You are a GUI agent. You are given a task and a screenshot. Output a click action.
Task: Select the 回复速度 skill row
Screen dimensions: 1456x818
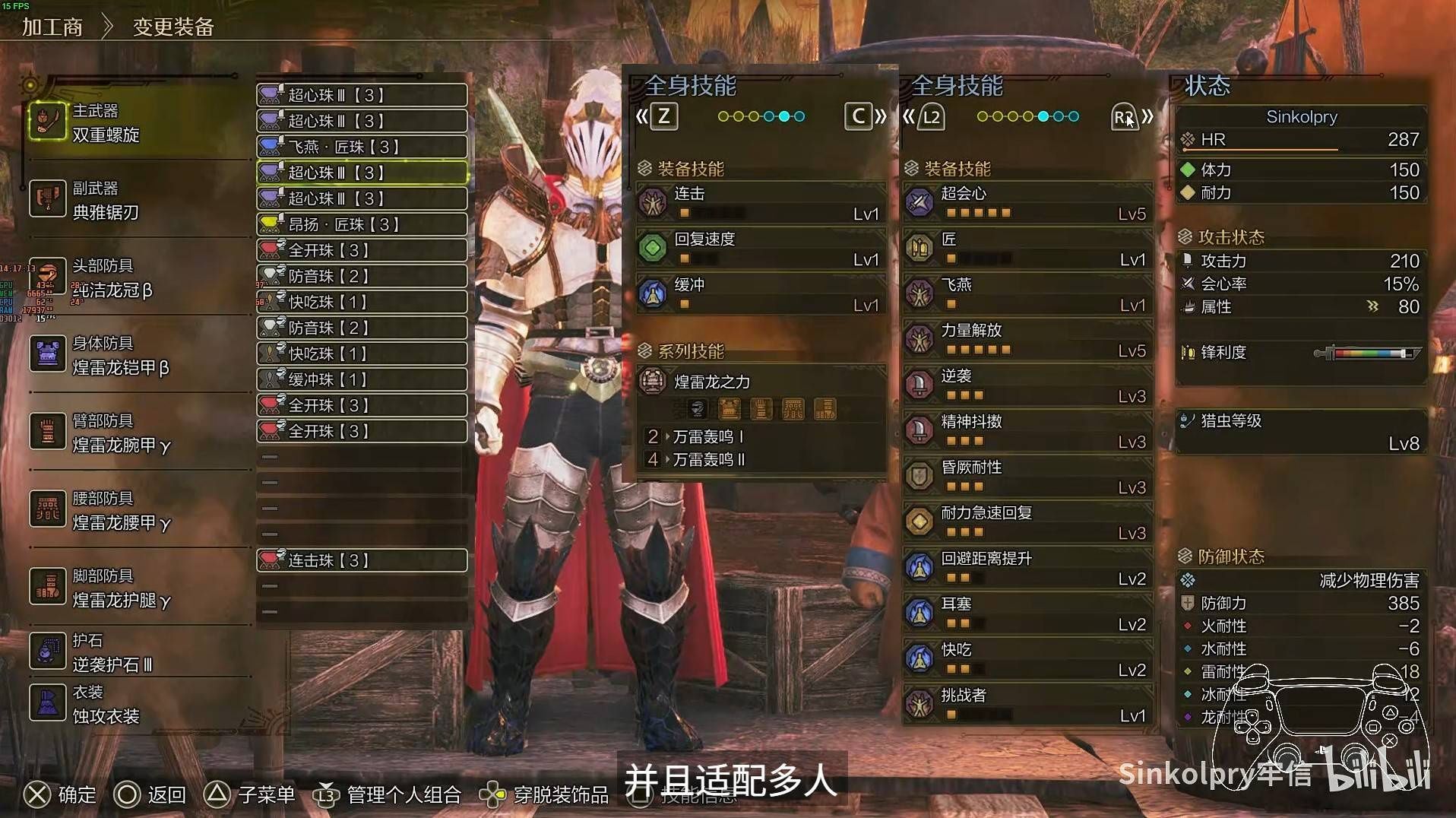[x=761, y=249]
